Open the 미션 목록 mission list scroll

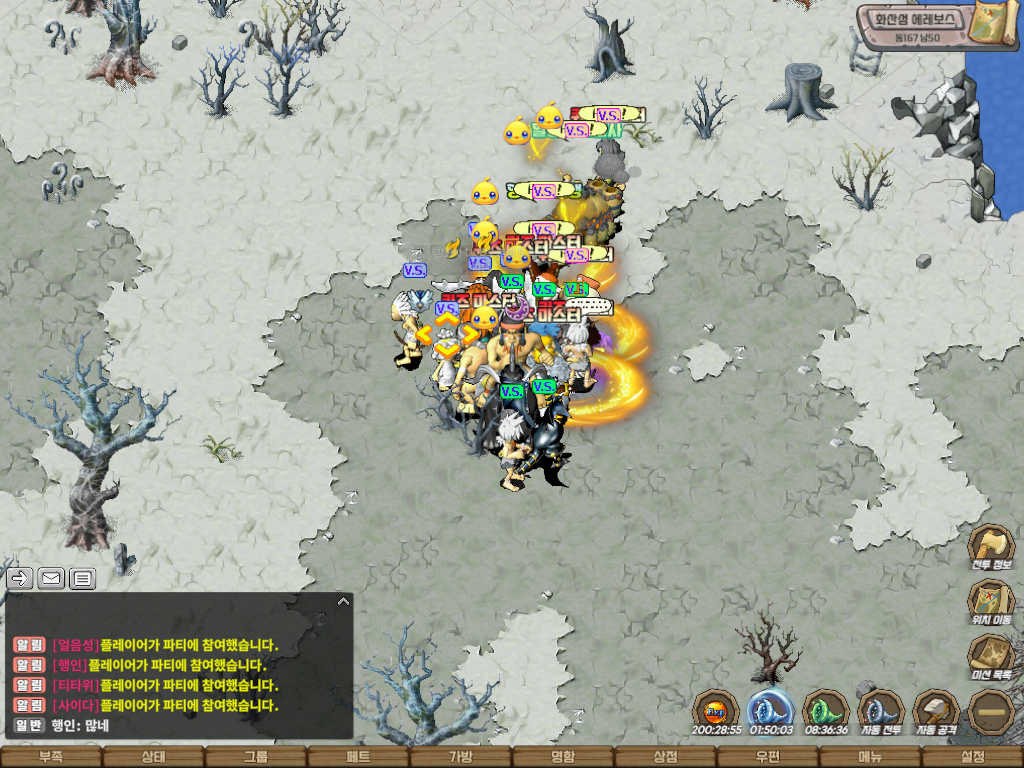pyautogui.click(x=991, y=656)
